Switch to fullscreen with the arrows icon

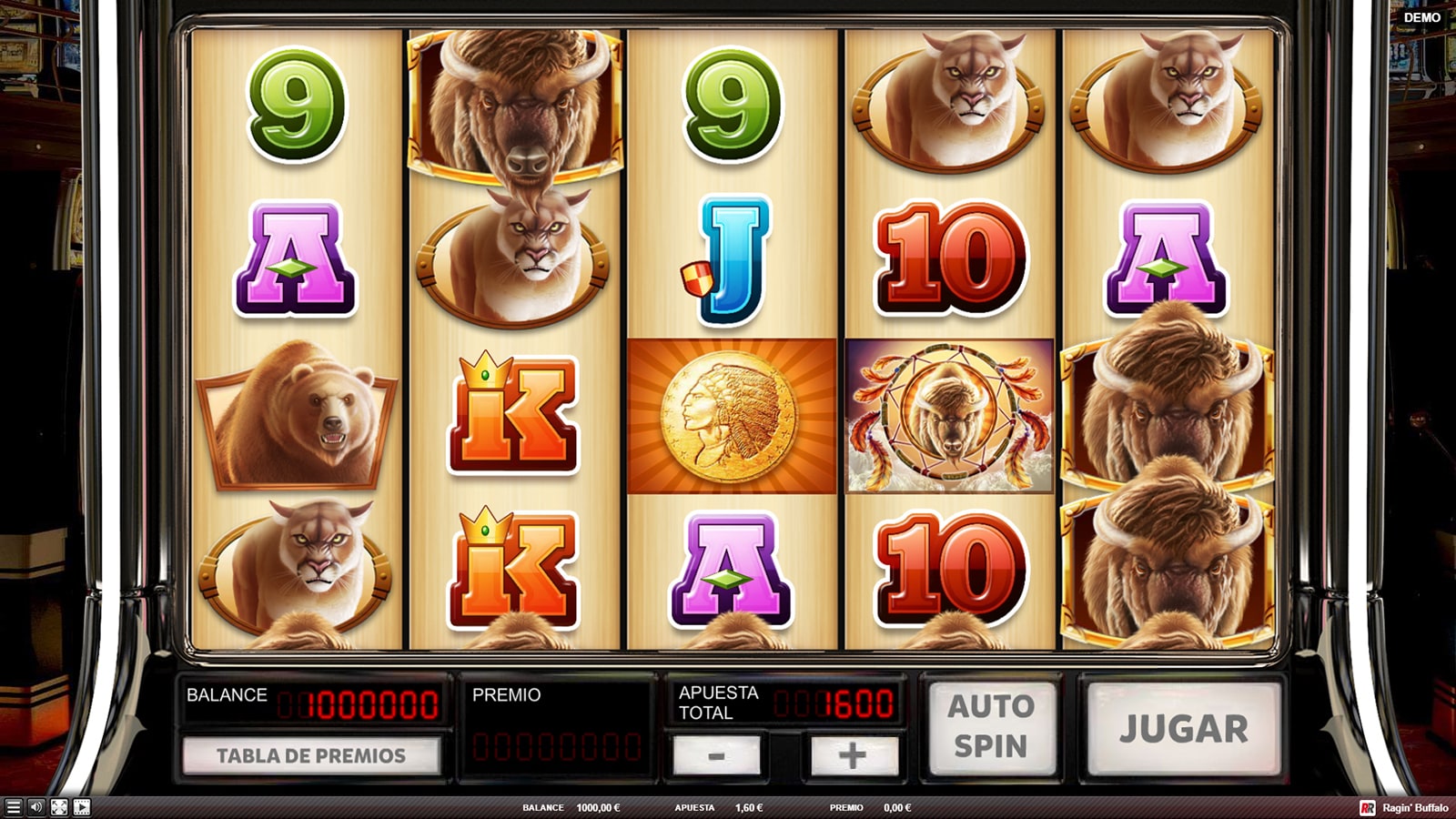click(58, 807)
